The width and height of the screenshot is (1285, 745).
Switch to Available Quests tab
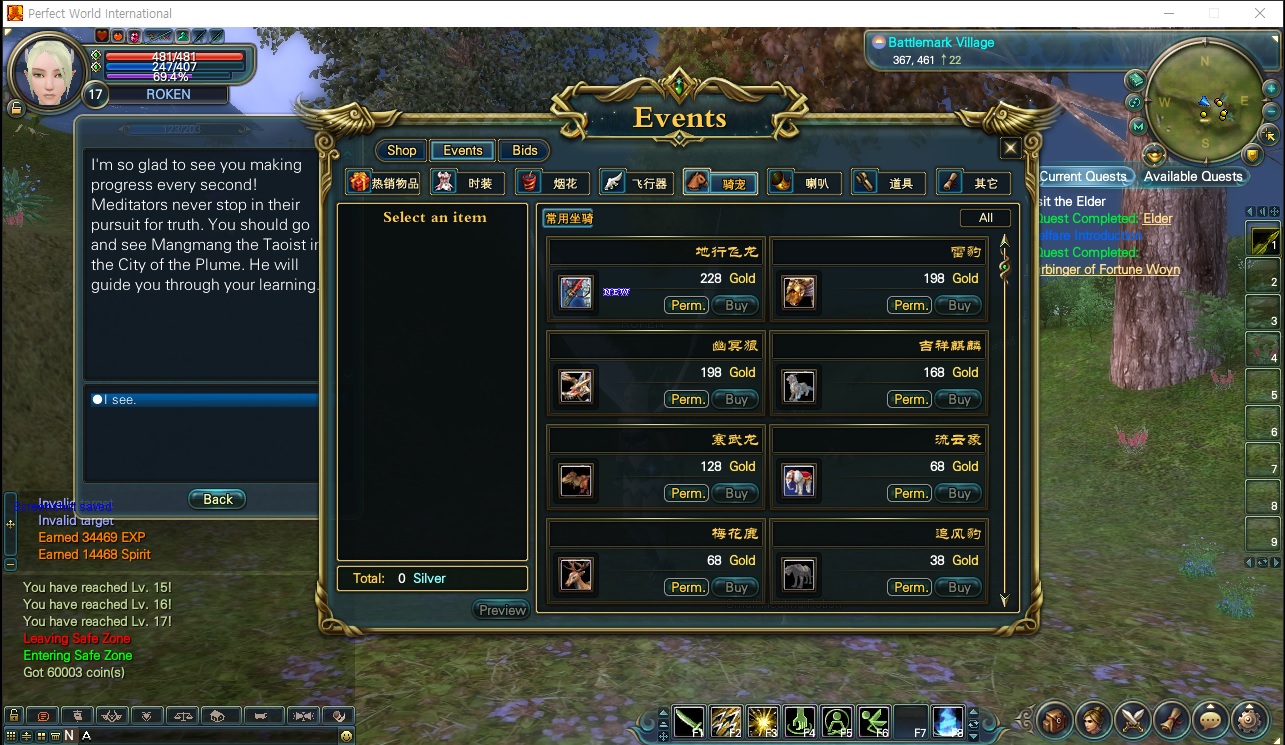[1193, 176]
